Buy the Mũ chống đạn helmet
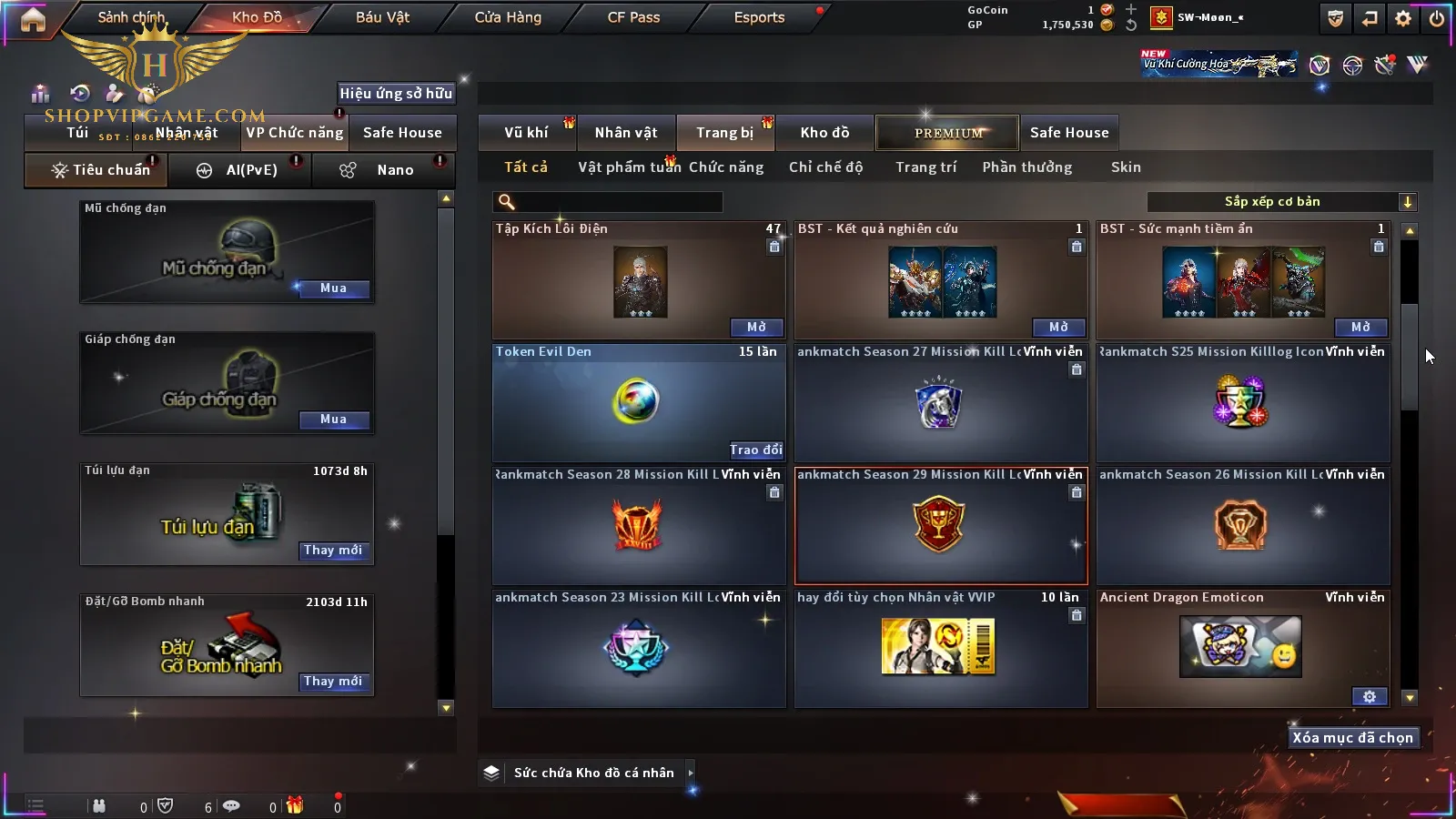The height and width of the screenshot is (819, 1456). [x=333, y=288]
